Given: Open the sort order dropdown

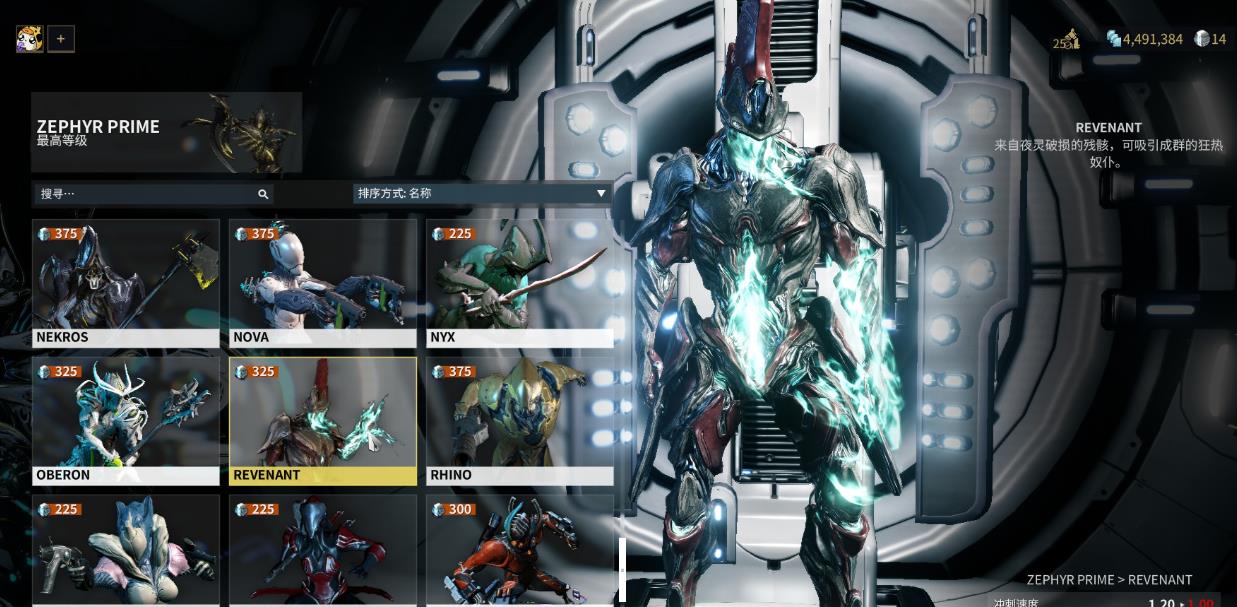Looking at the screenshot, I should pyautogui.click(x=482, y=193).
